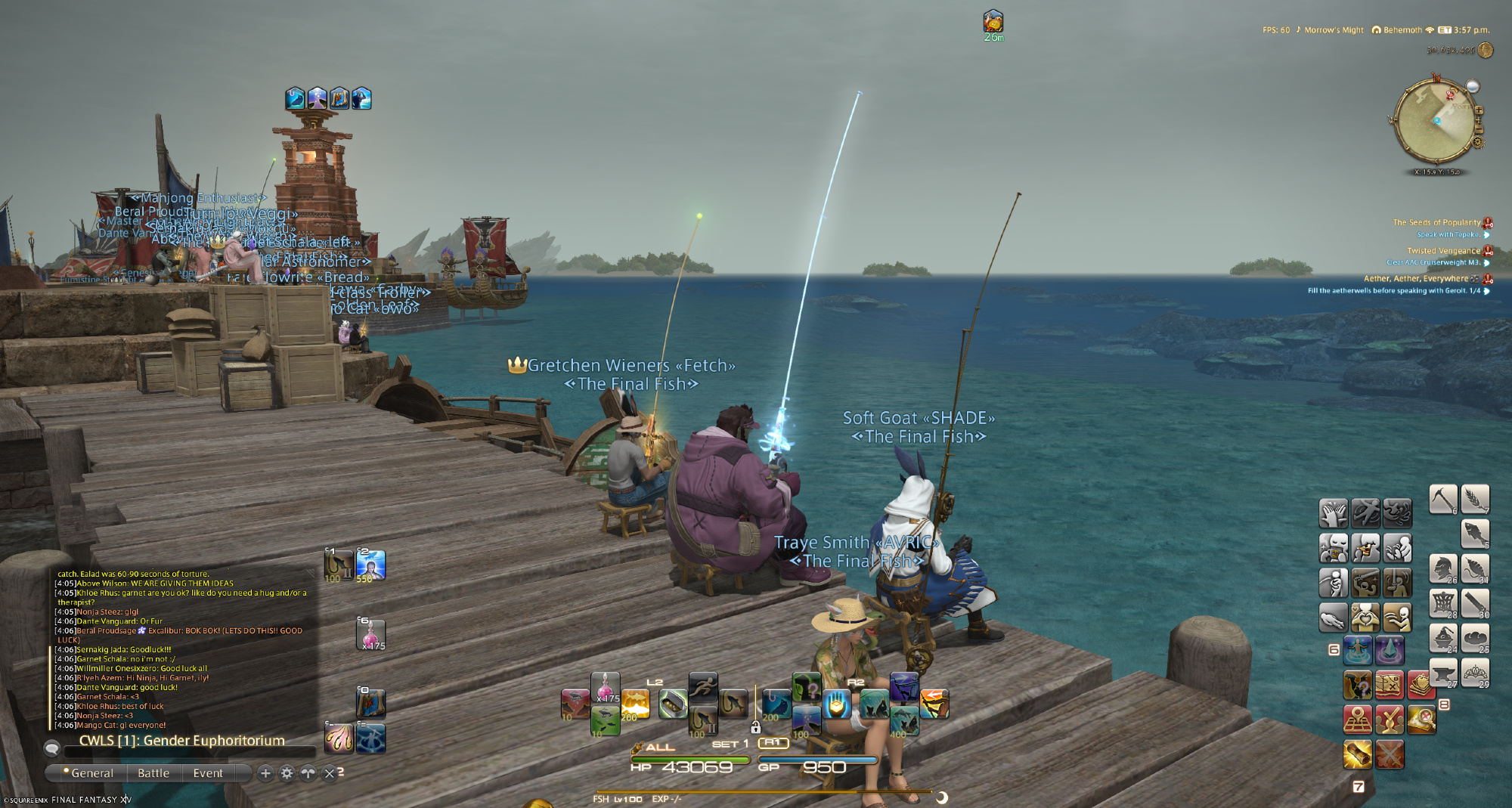Image resolution: width=1512 pixels, height=808 pixels.
Task: Select the General chat tab
Action: coord(91,773)
